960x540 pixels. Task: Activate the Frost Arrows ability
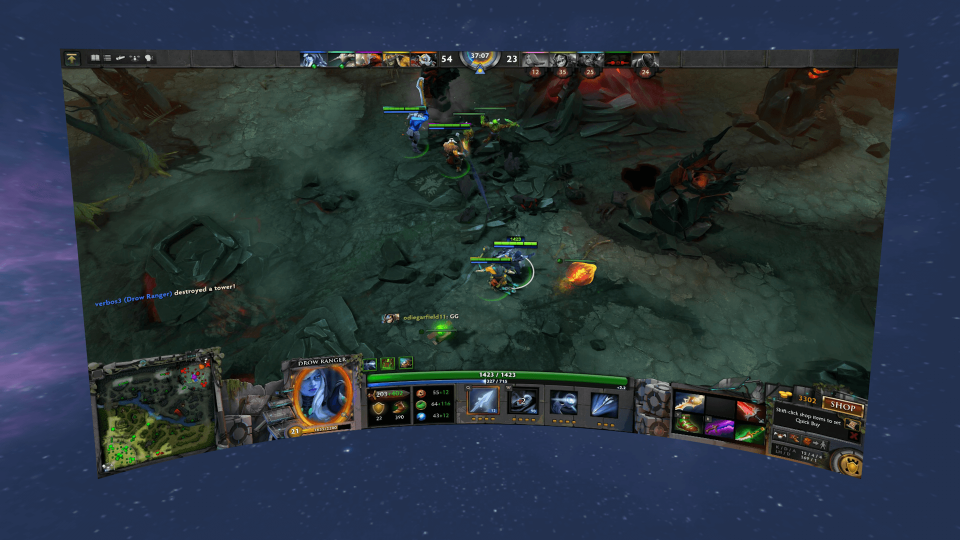482,401
